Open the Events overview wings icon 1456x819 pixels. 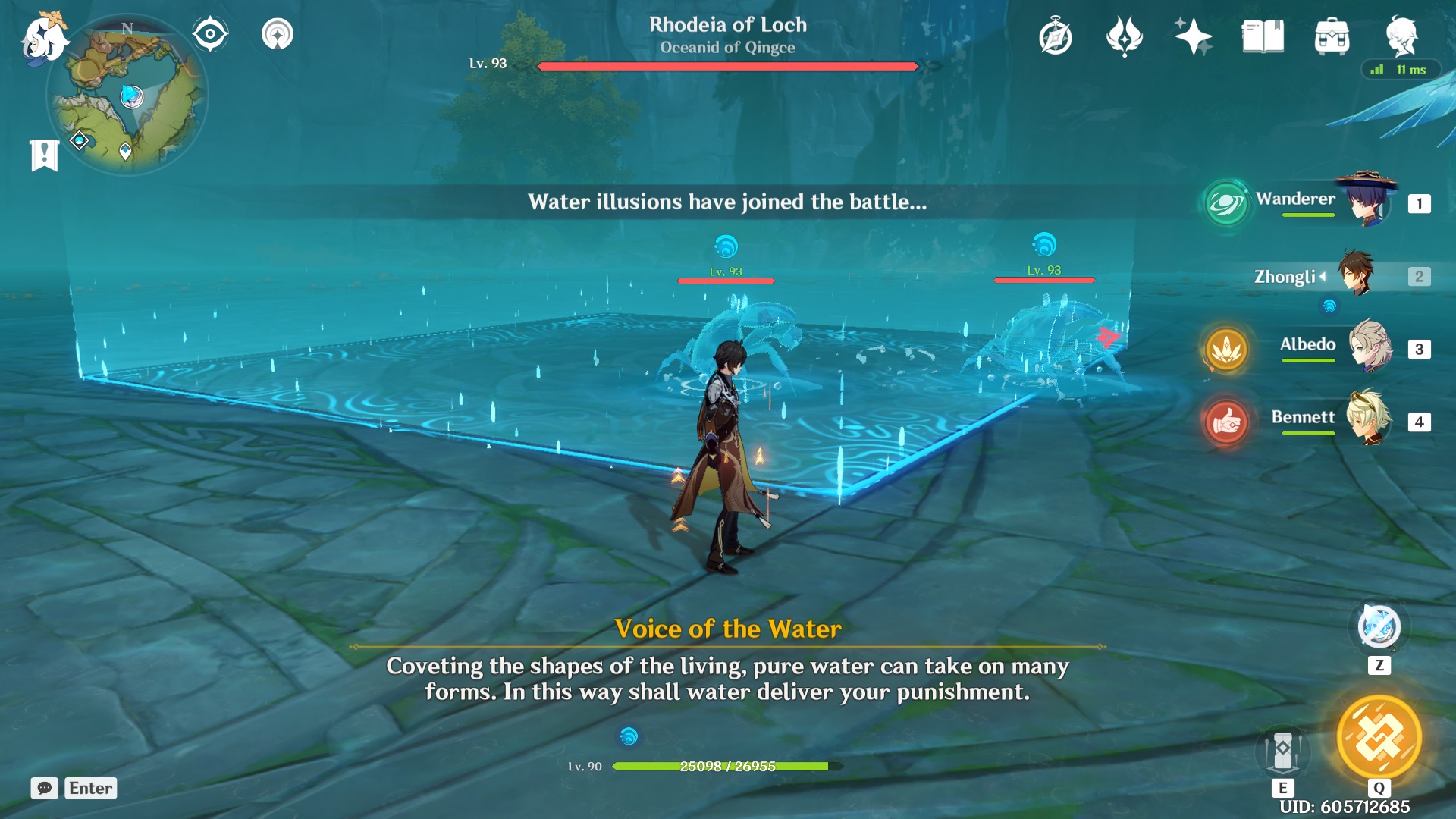click(x=1124, y=35)
